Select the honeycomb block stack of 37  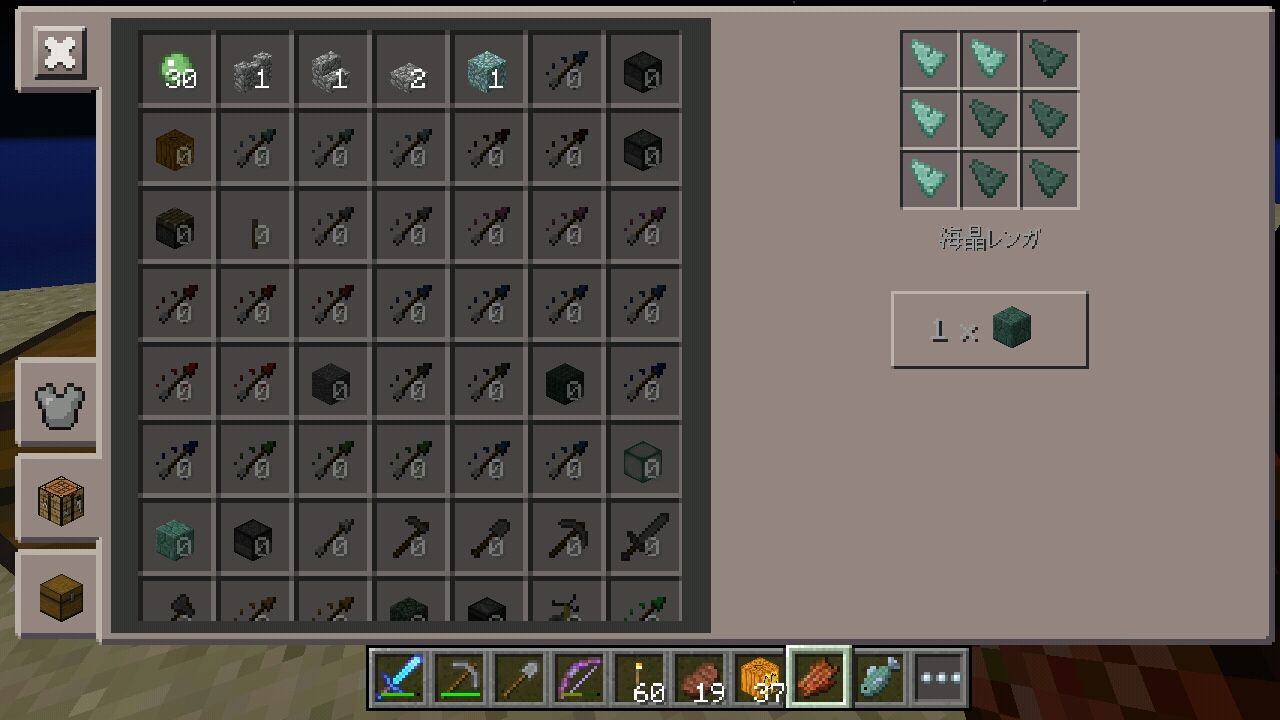[757, 677]
